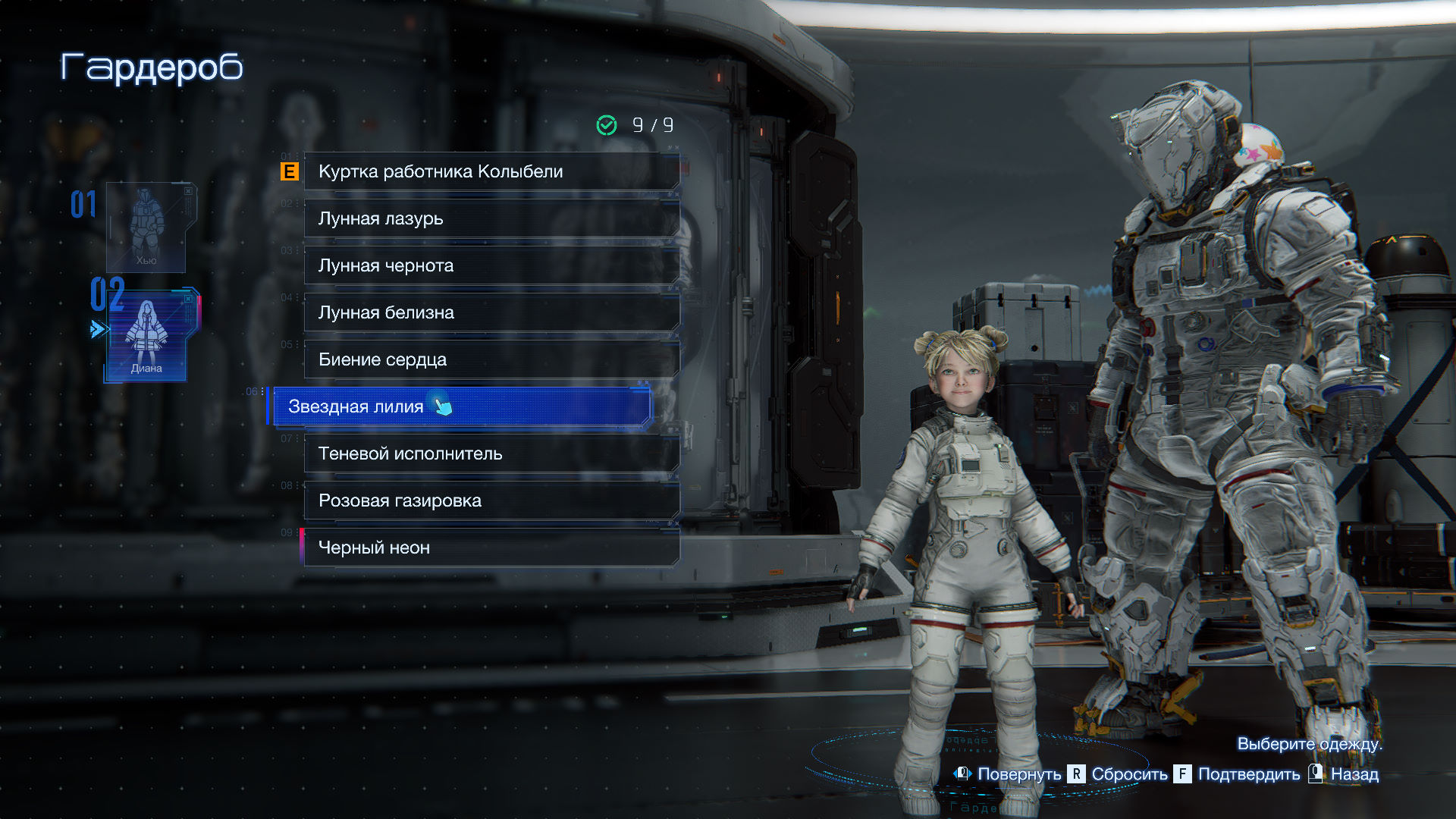
Task: Select the Куртка работника Колыбели outfit
Action: (491, 171)
